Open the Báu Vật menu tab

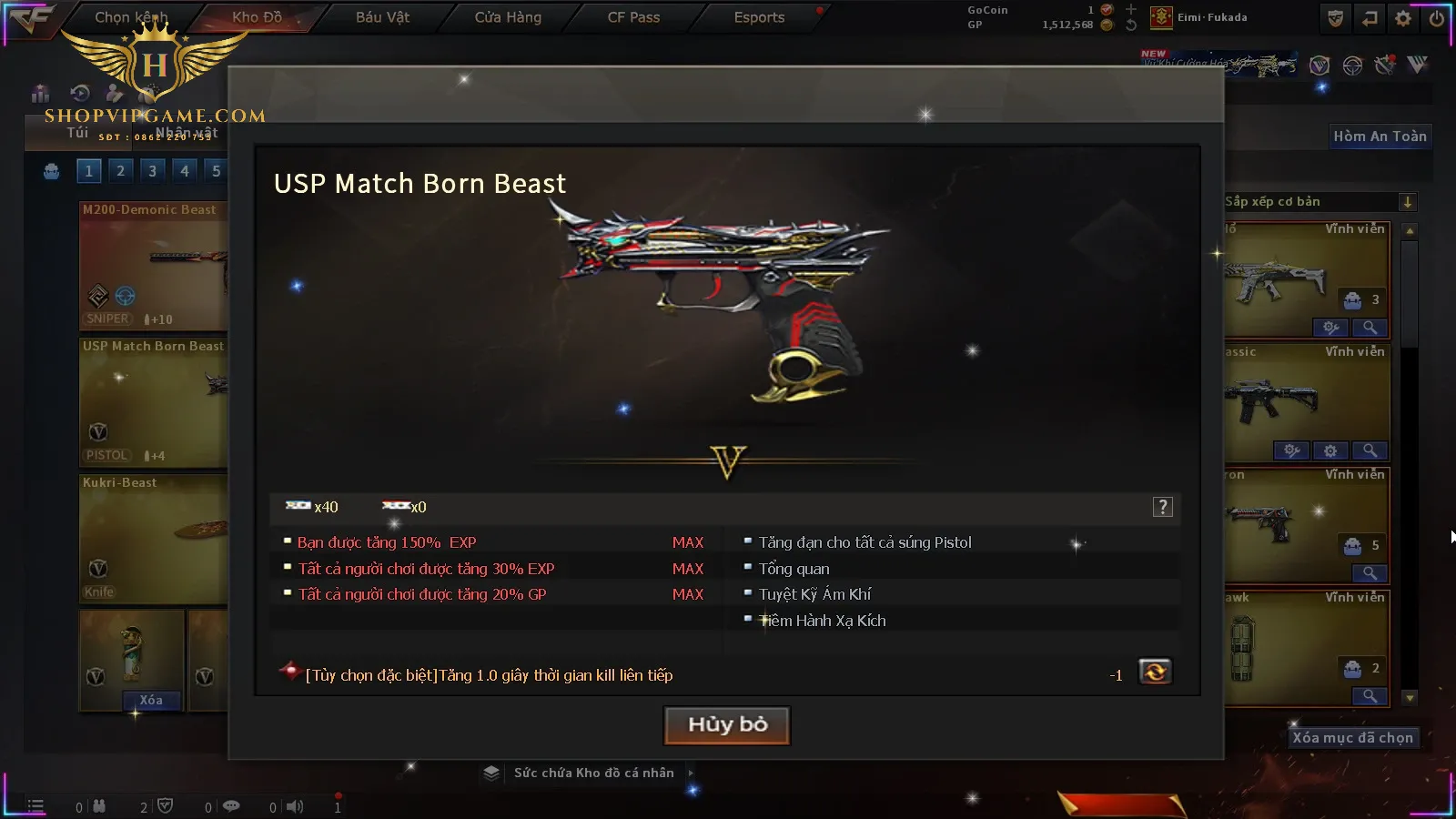(382, 17)
